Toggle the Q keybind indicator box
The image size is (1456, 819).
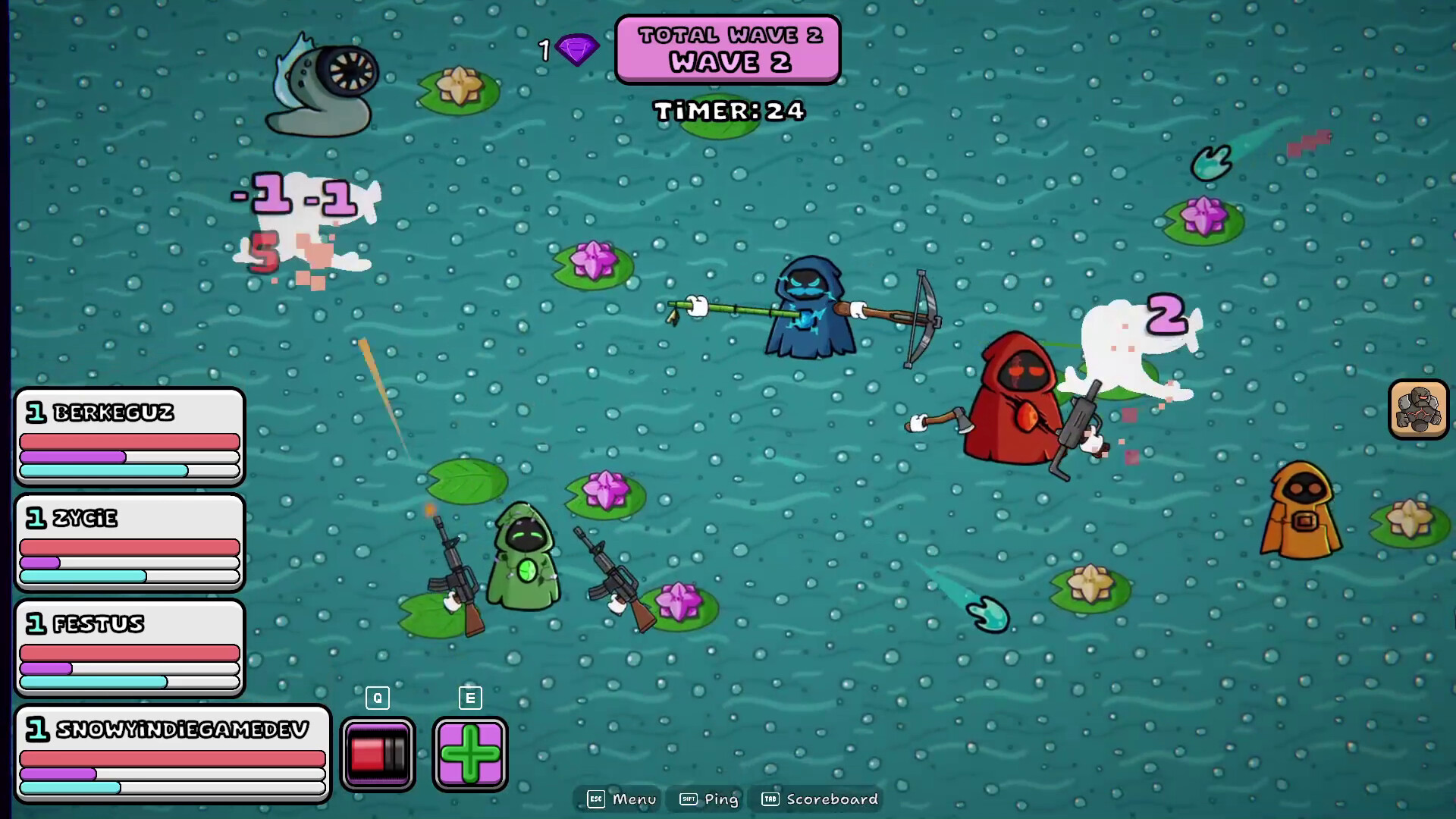coord(378,698)
